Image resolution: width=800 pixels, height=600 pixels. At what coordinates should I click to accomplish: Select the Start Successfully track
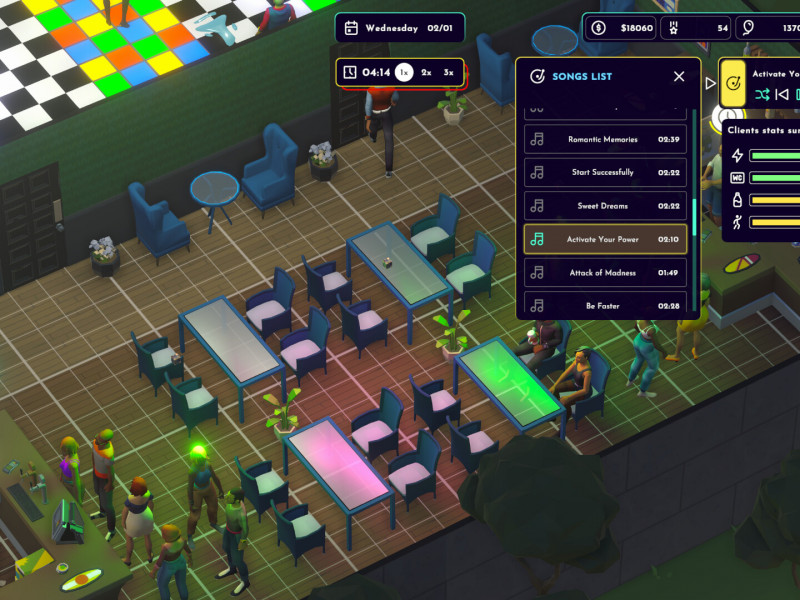click(x=605, y=173)
